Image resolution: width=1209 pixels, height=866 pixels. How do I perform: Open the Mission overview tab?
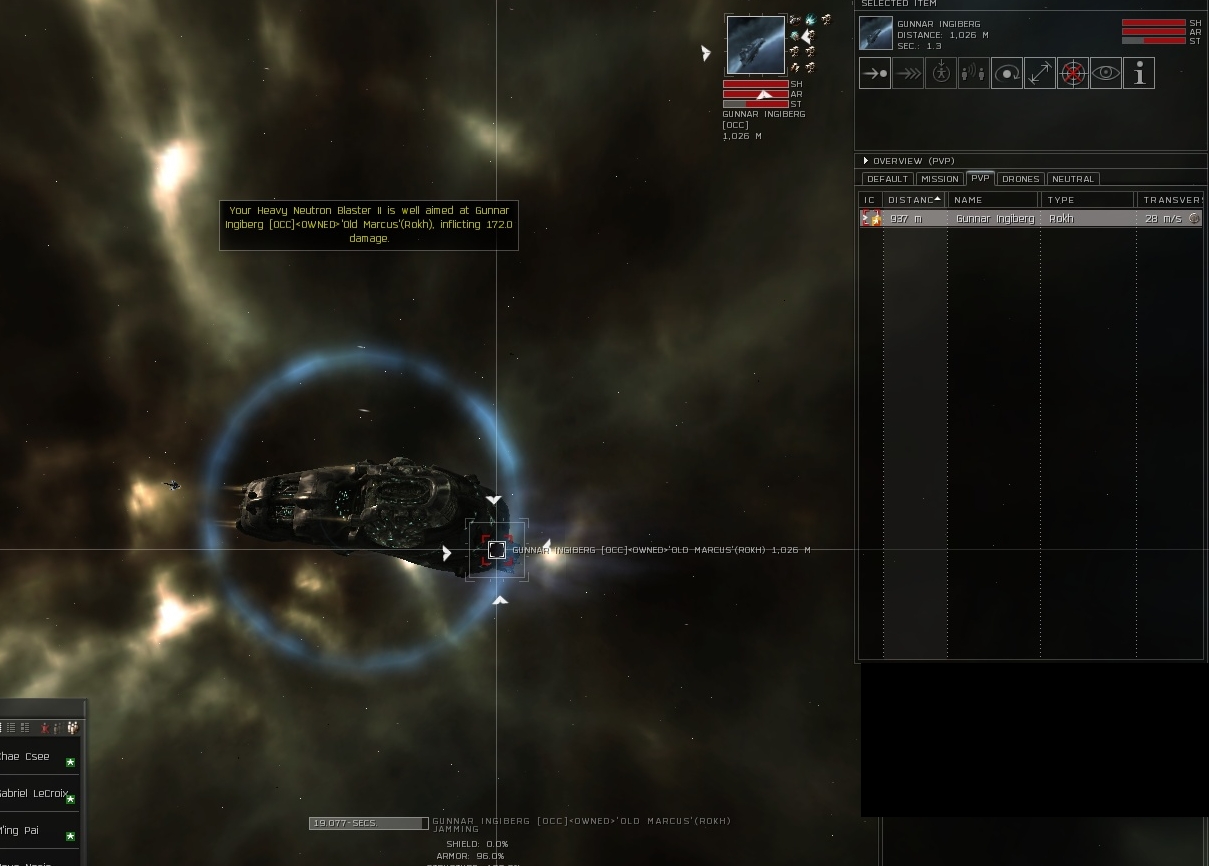point(939,179)
